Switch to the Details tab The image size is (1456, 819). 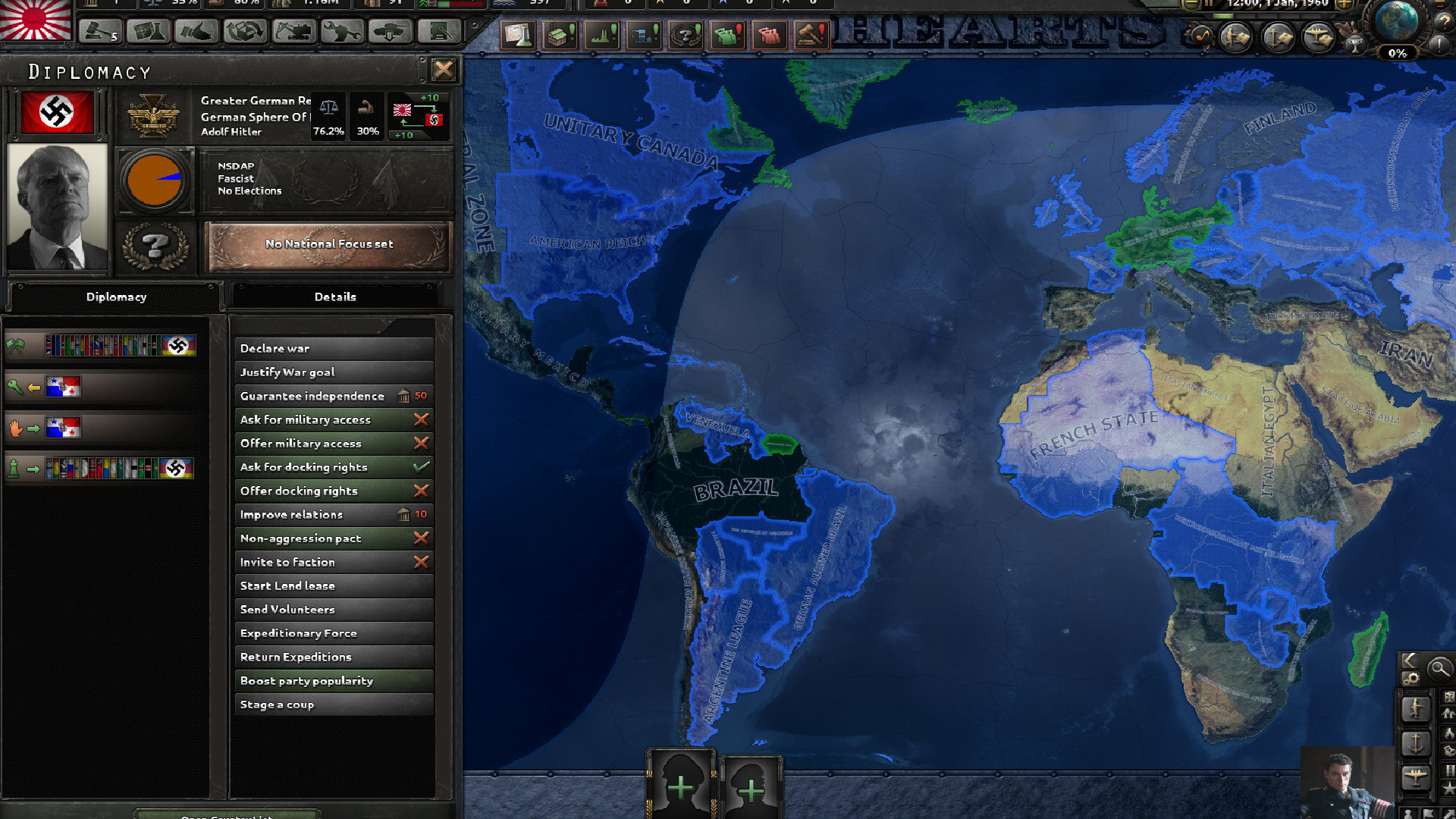click(x=335, y=297)
